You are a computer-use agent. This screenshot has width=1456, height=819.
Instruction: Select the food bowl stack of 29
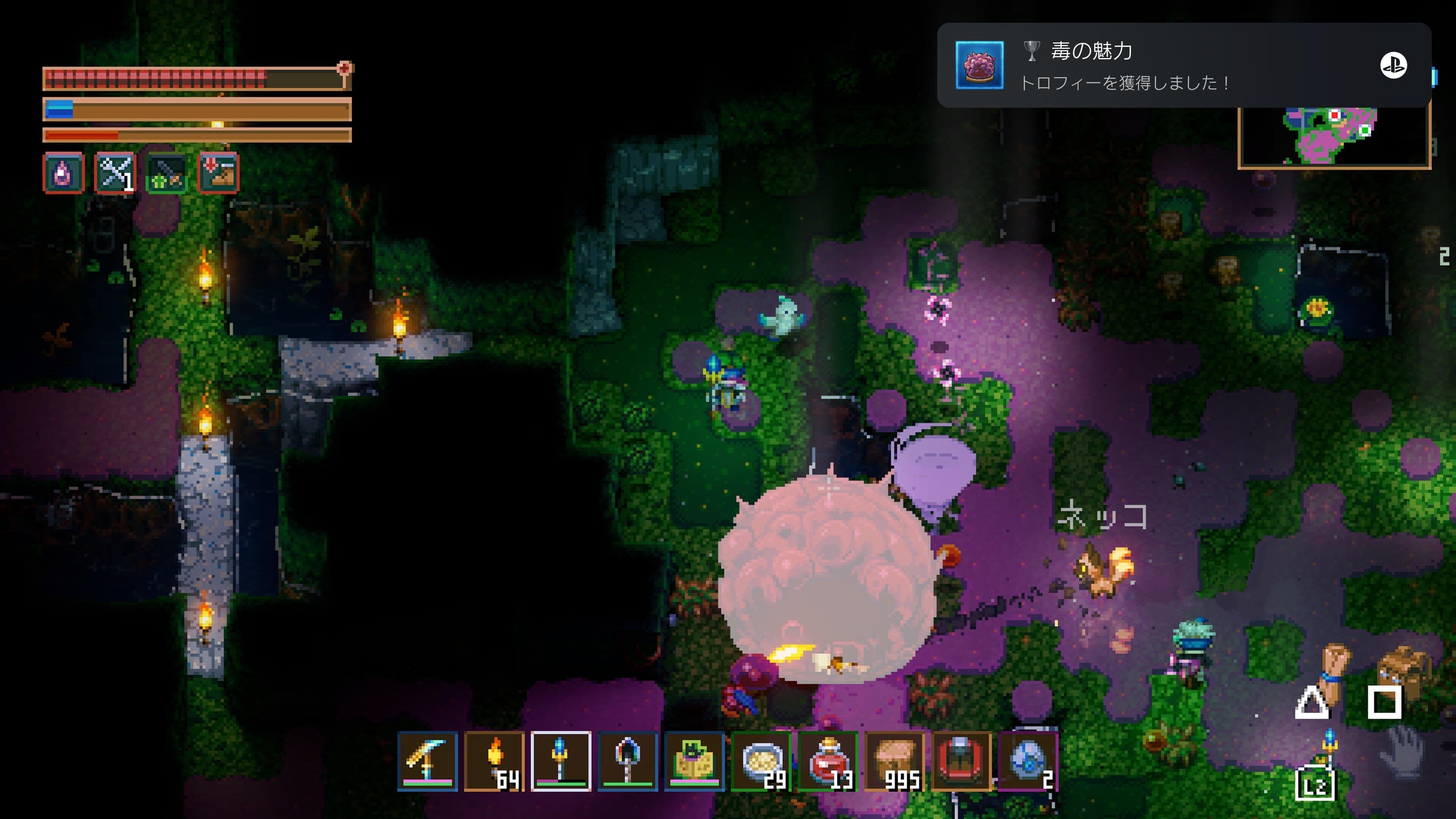point(761,761)
